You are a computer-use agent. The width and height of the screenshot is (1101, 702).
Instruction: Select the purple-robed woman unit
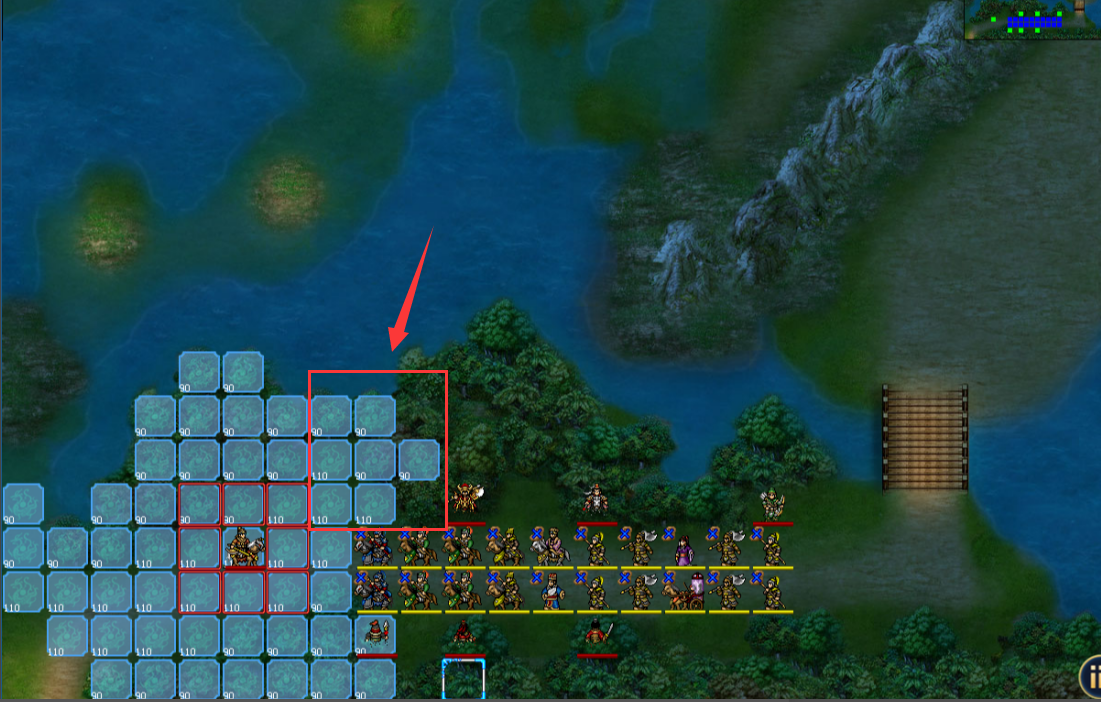point(685,548)
